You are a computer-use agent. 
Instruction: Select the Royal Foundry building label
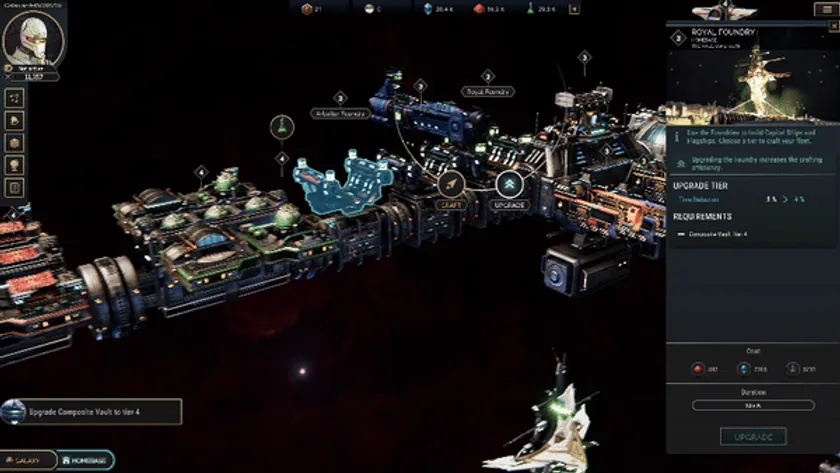tap(488, 92)
